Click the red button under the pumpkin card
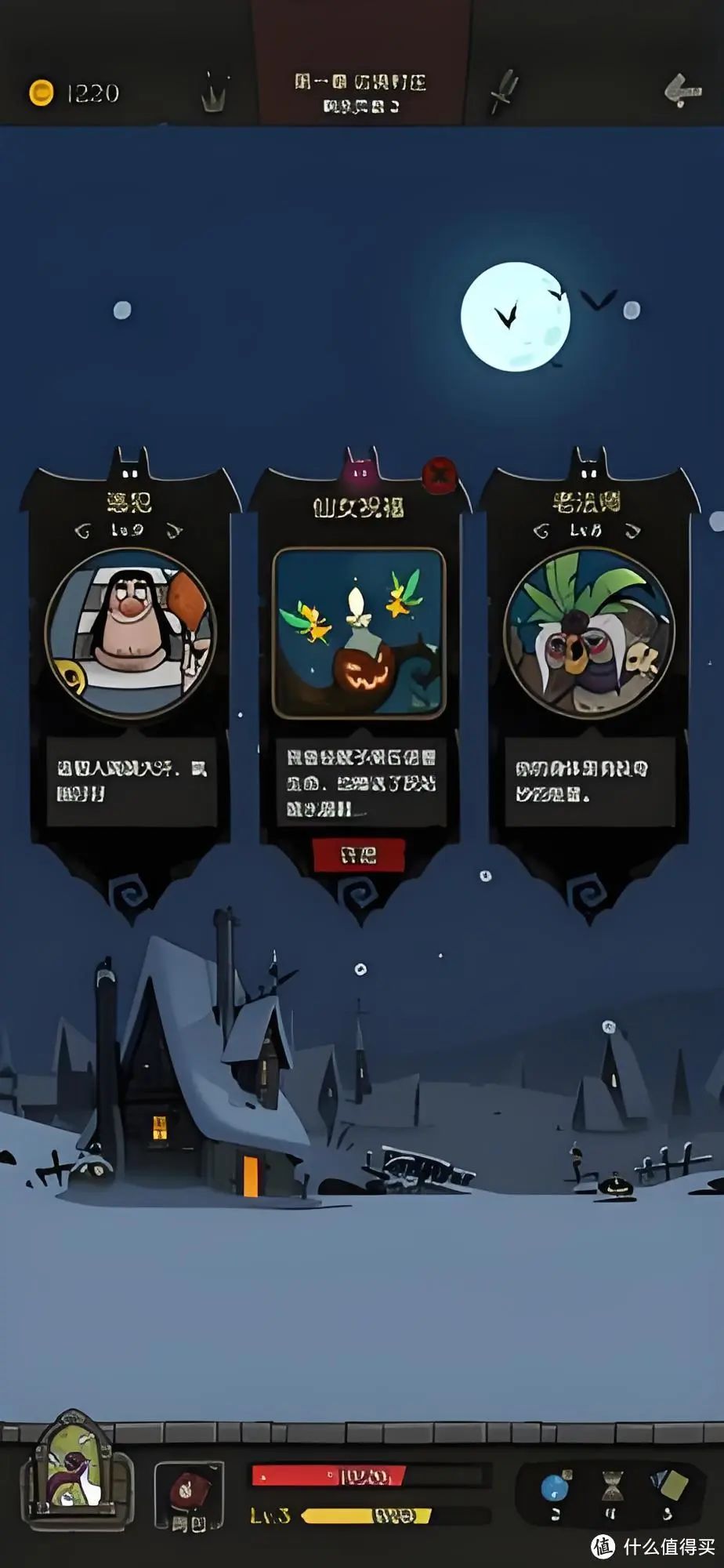The image size is (724, 1568). click(358, 855)
